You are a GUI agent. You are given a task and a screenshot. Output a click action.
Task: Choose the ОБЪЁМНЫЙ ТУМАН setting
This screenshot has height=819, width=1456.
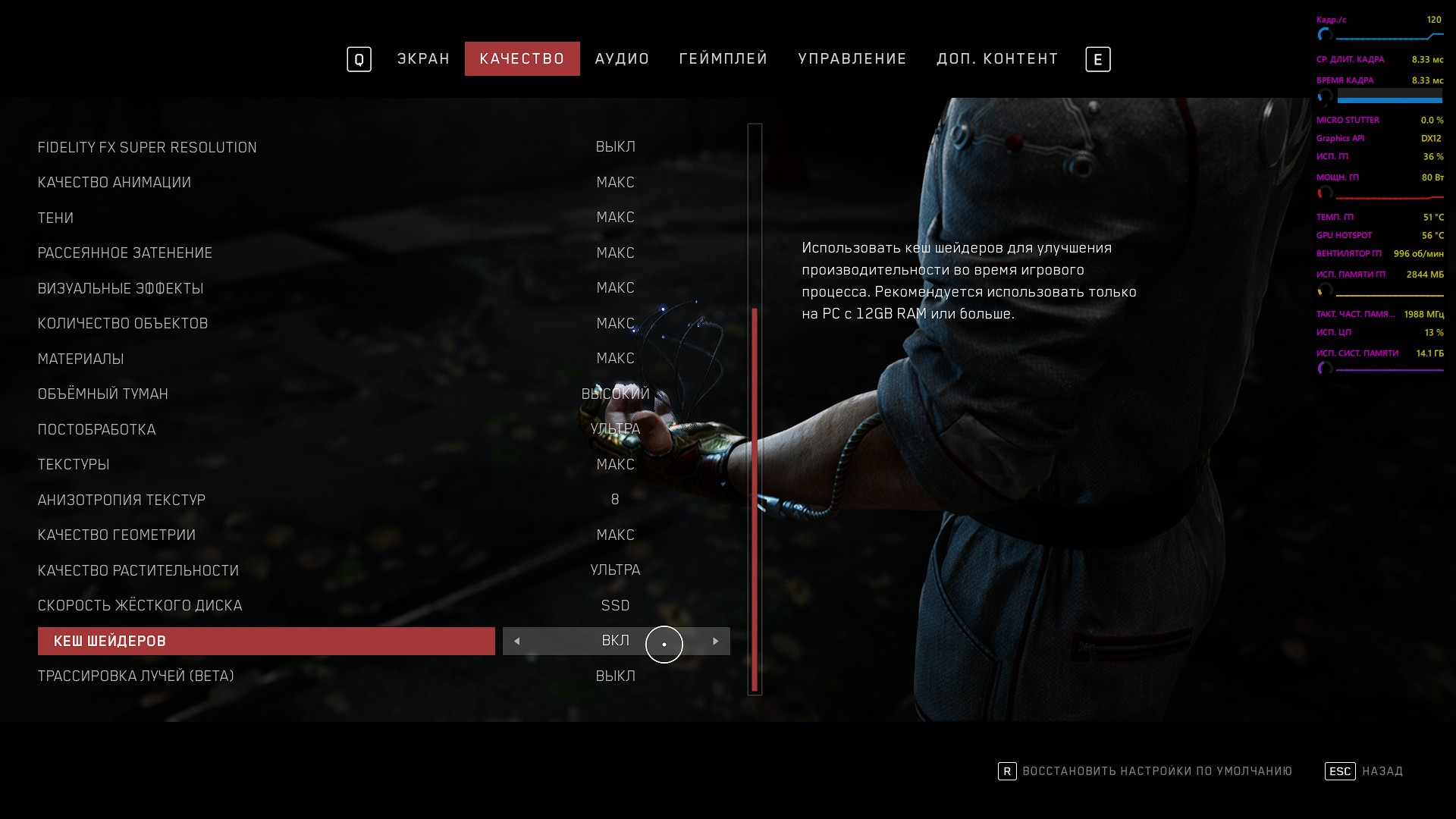pyautogui.click(x=103, y=394)
